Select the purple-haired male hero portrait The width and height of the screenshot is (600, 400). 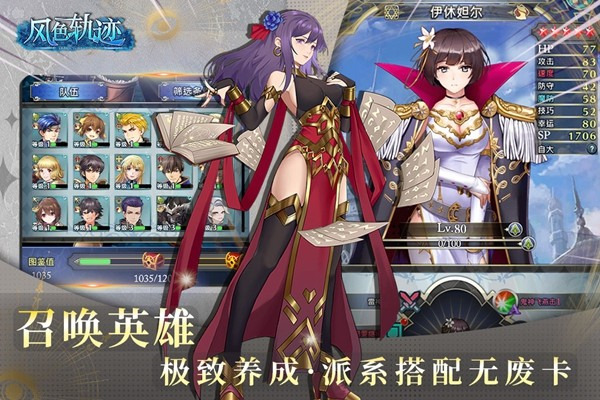131,211
